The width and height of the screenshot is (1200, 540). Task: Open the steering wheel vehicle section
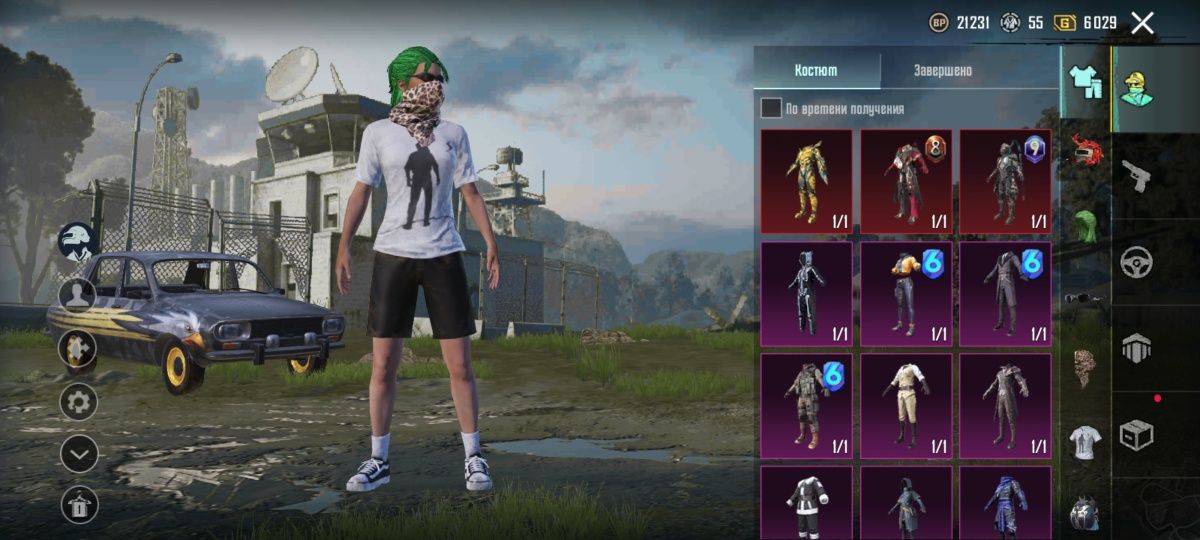(1136, 262)
